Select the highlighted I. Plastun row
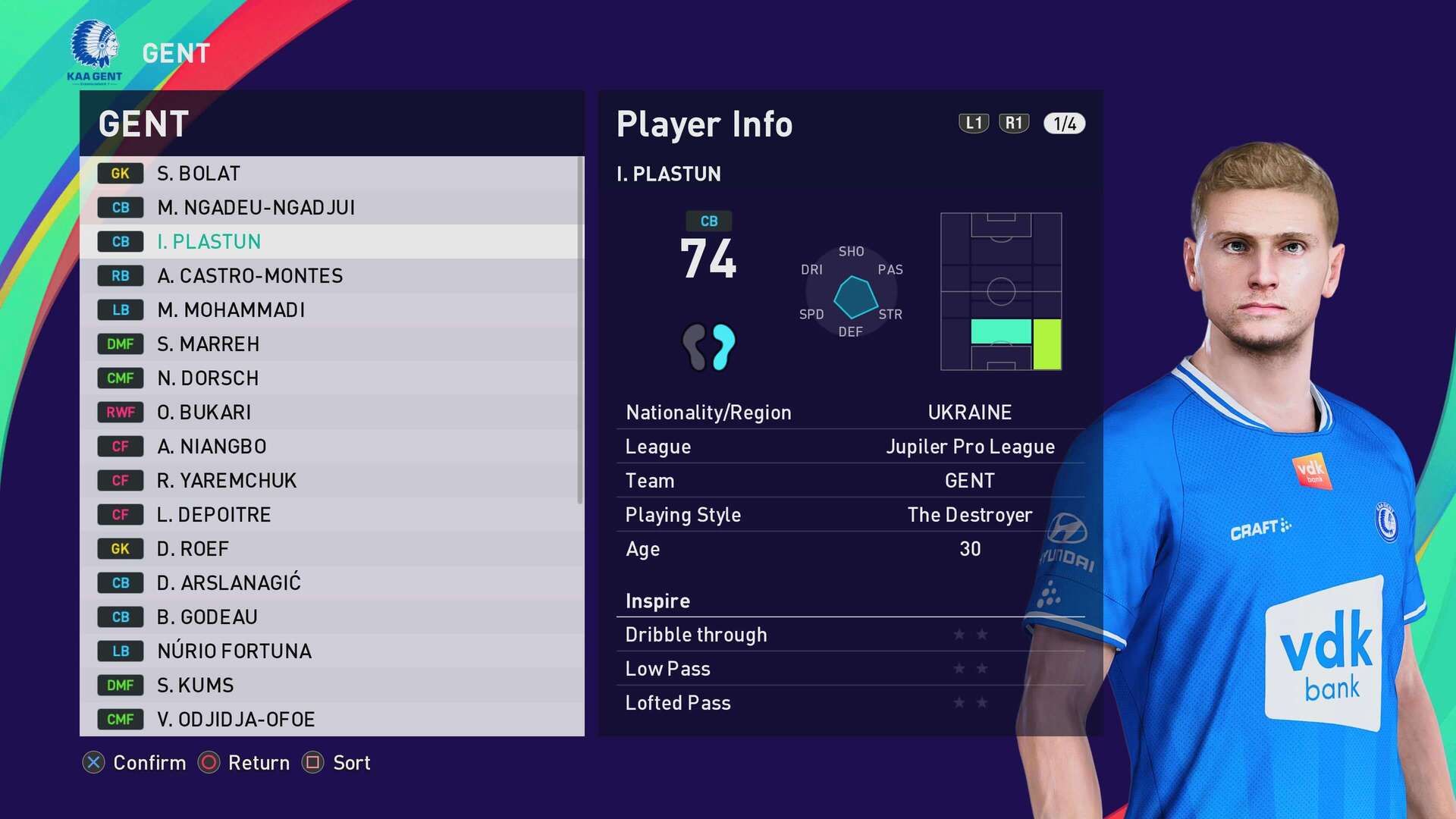The image size is (1456, 819). point(331,242)
